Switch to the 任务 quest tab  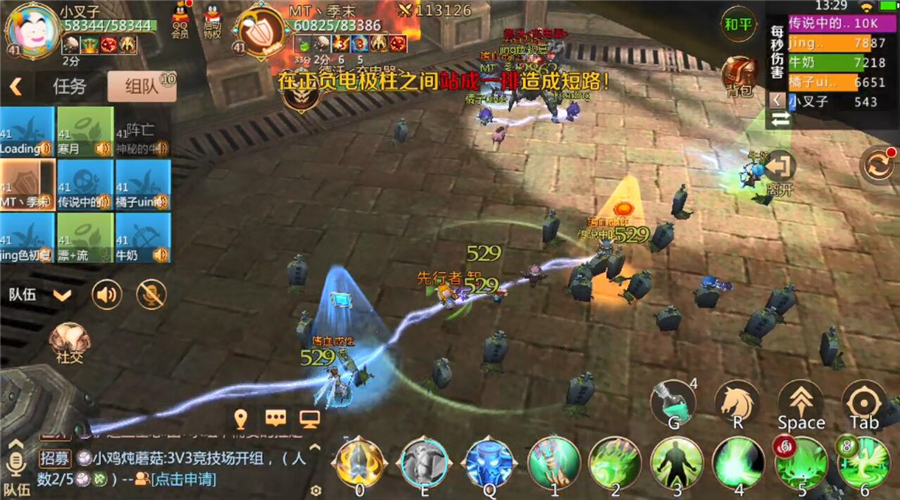pos(70,87)
